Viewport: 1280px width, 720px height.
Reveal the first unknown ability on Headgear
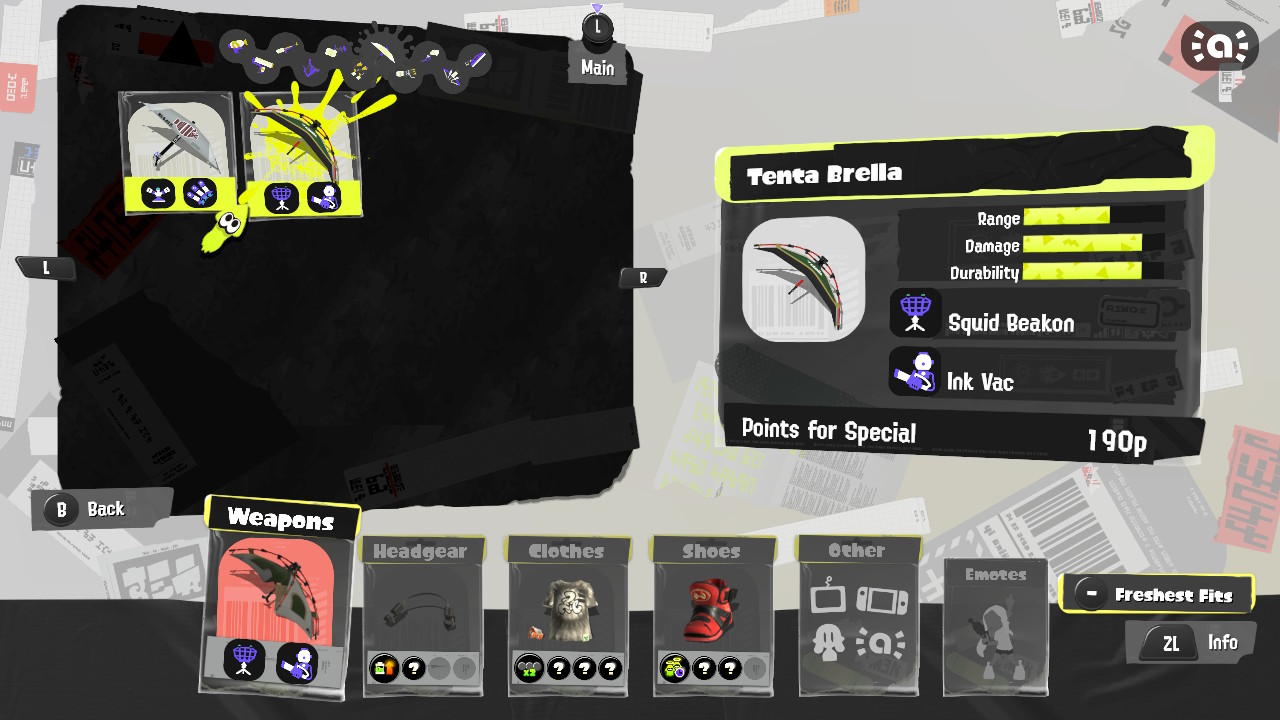[414, 668]
